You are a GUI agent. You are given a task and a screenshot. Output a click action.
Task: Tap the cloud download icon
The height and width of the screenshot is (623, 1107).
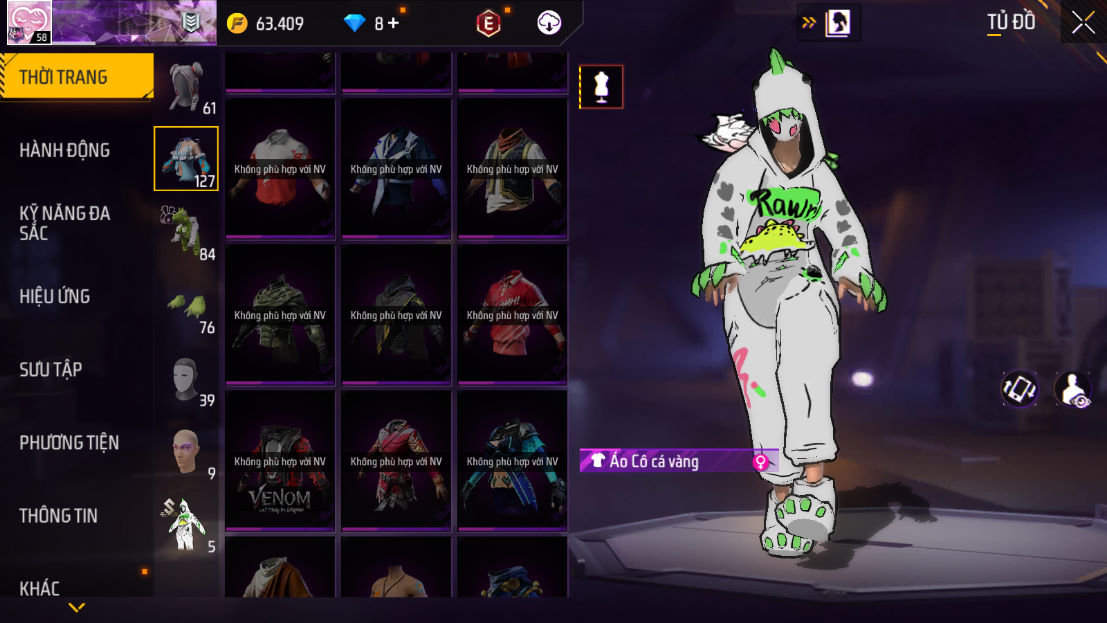tap(549, 23)
